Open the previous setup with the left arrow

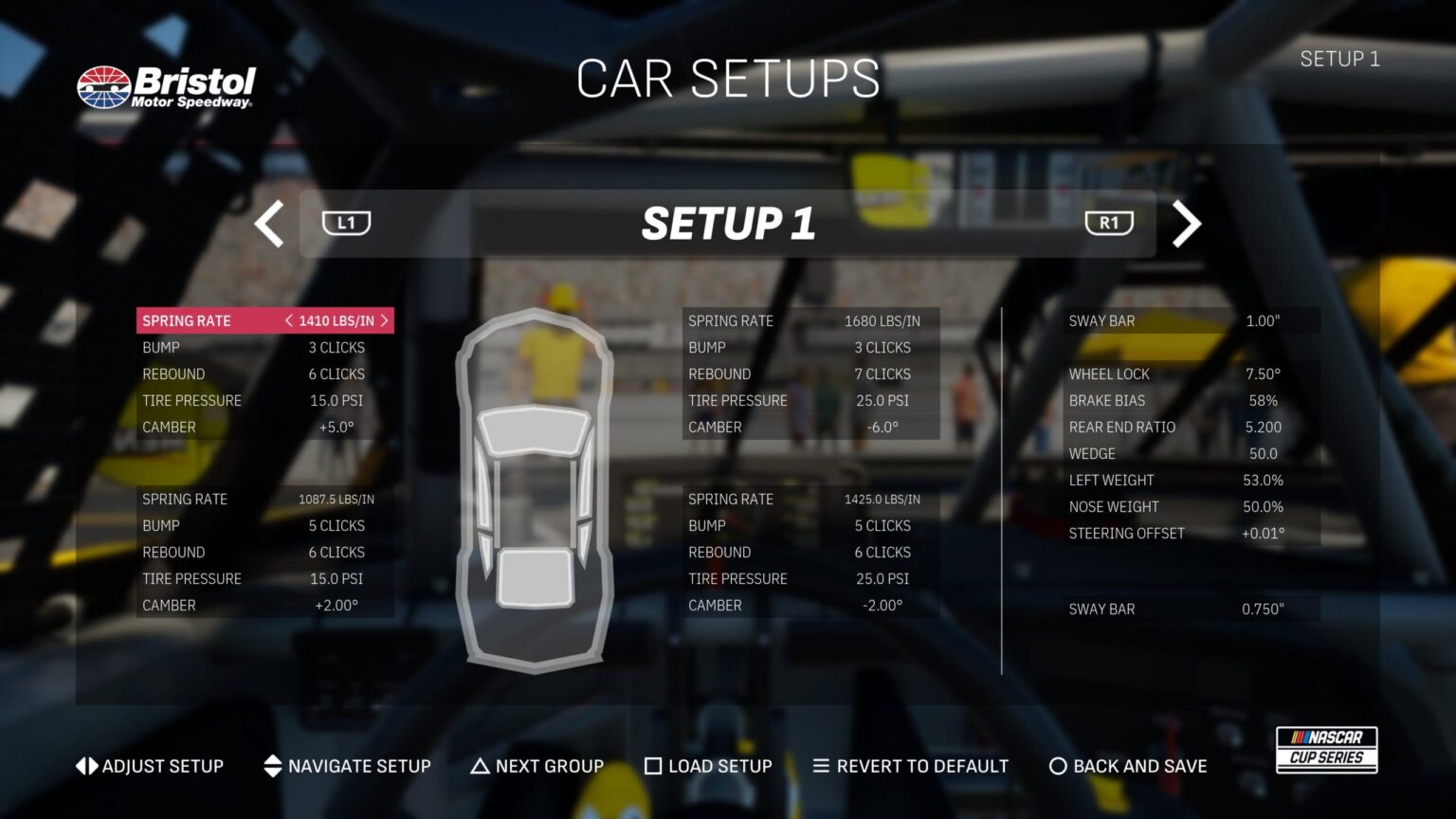[x=268, y=224]
